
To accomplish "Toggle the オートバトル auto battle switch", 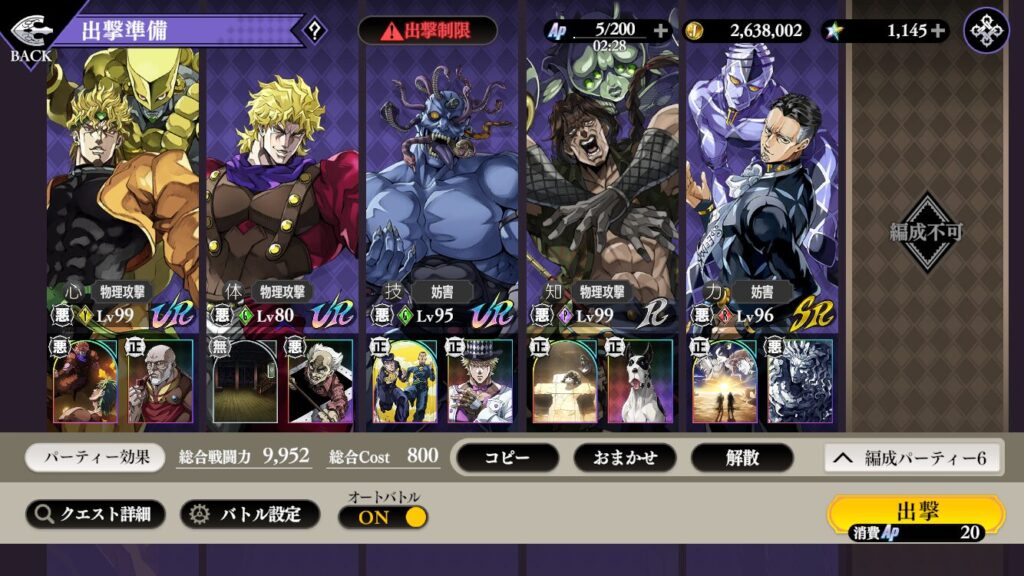I will 383,517.
